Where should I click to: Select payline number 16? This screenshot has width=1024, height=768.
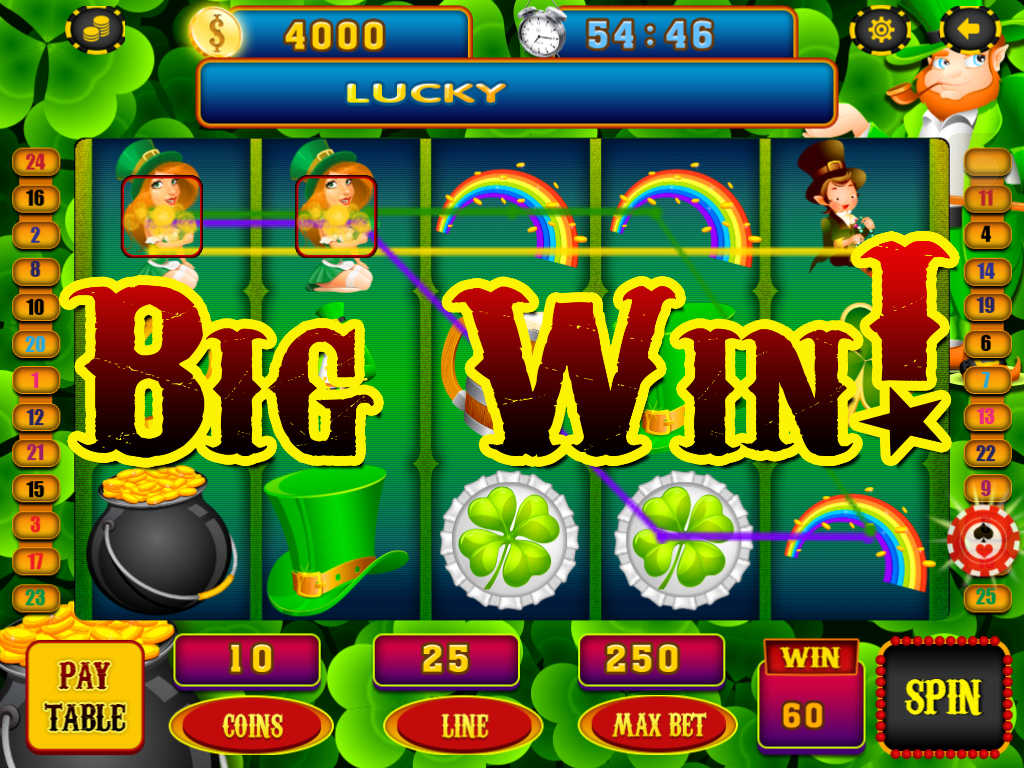pos(36,198)
